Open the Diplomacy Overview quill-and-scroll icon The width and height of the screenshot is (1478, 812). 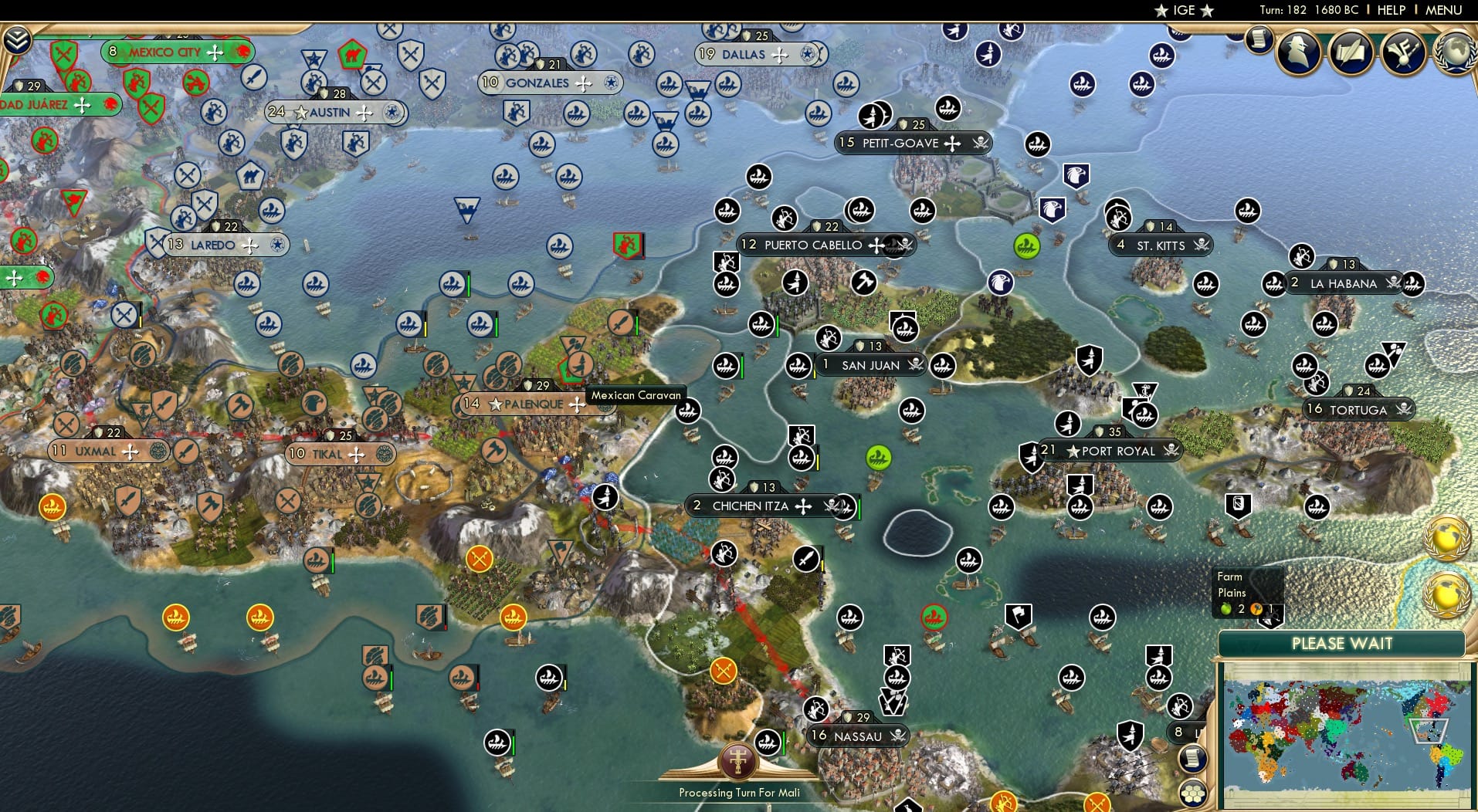pyautogui.click(x=1351, y=52)
